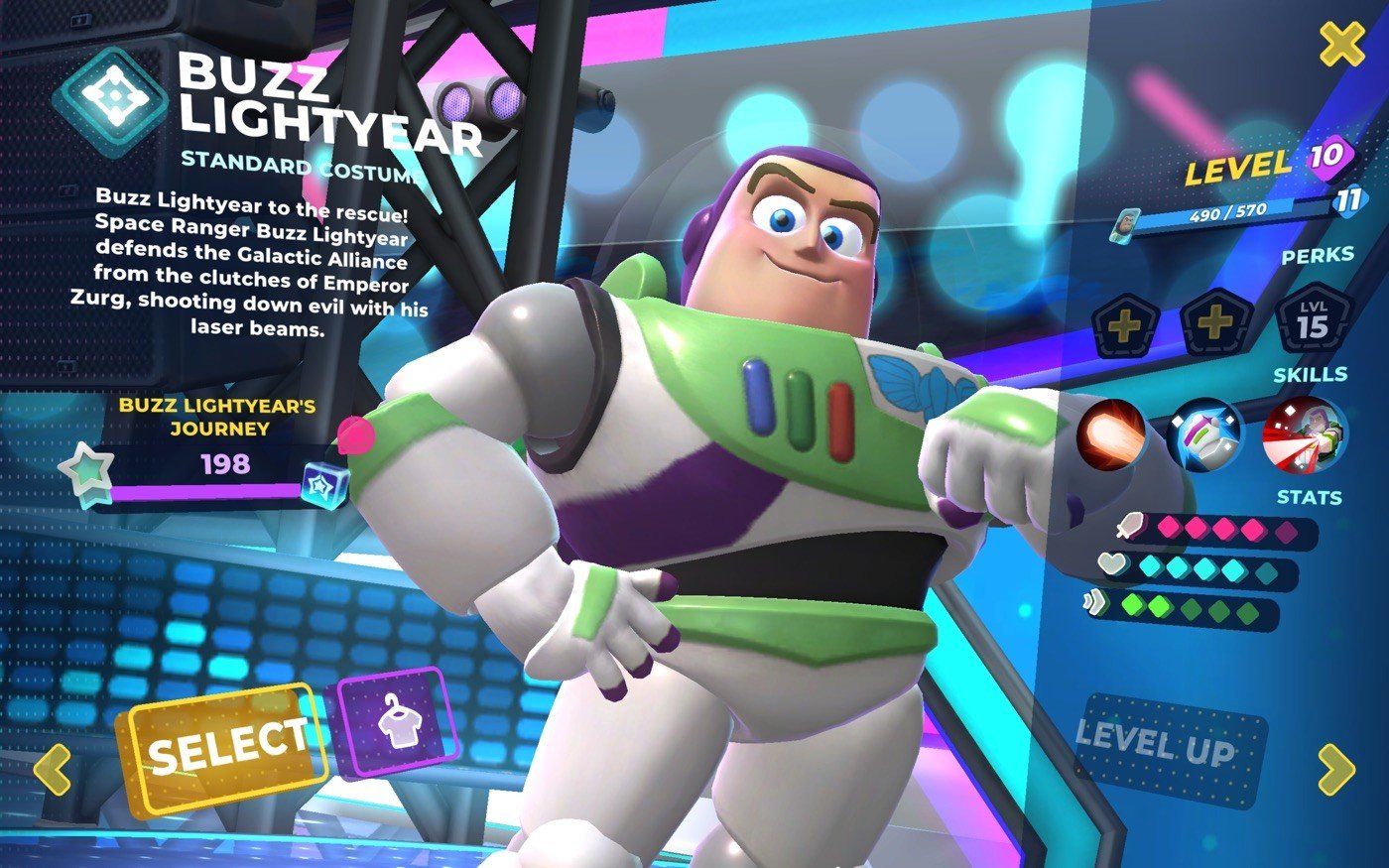Inspect the wrist laser glove skill
The image size is (1389, 868).
click(1205, 434)
